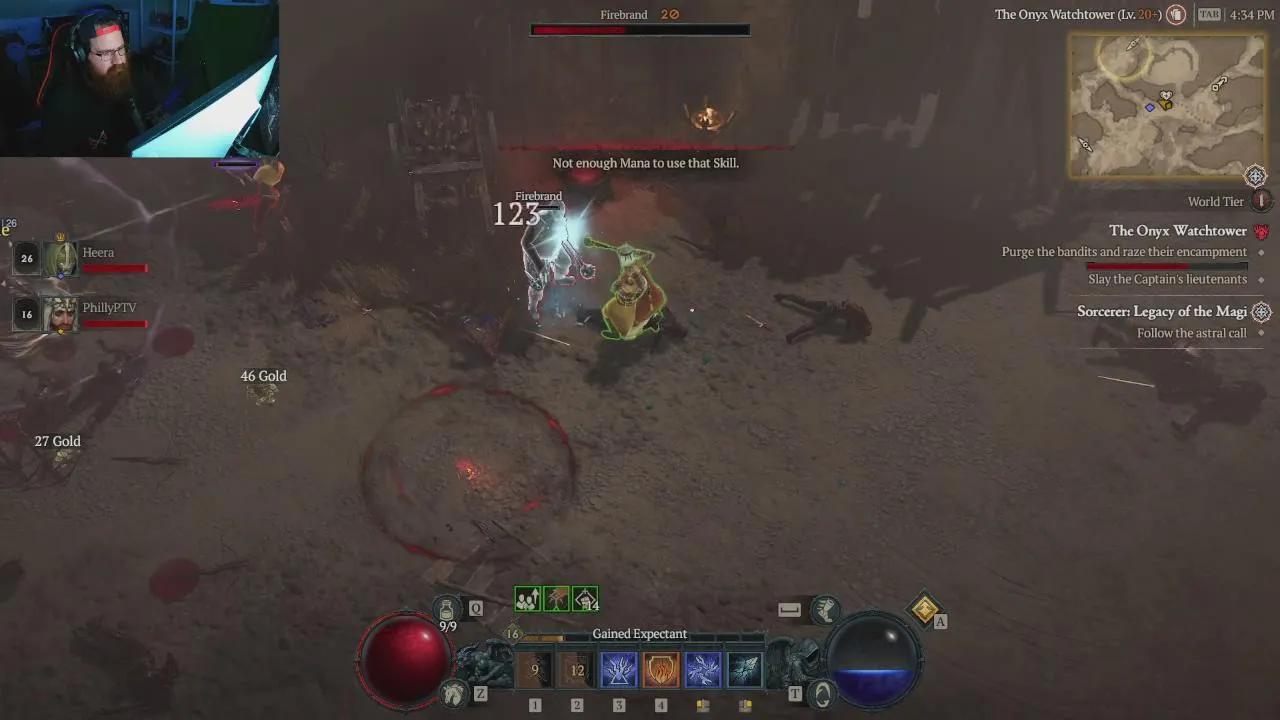Screen dimensions: 1280x720
Task: Track Sorcerer: Legacy of the Magi quest
Action: click(1161, 312)
